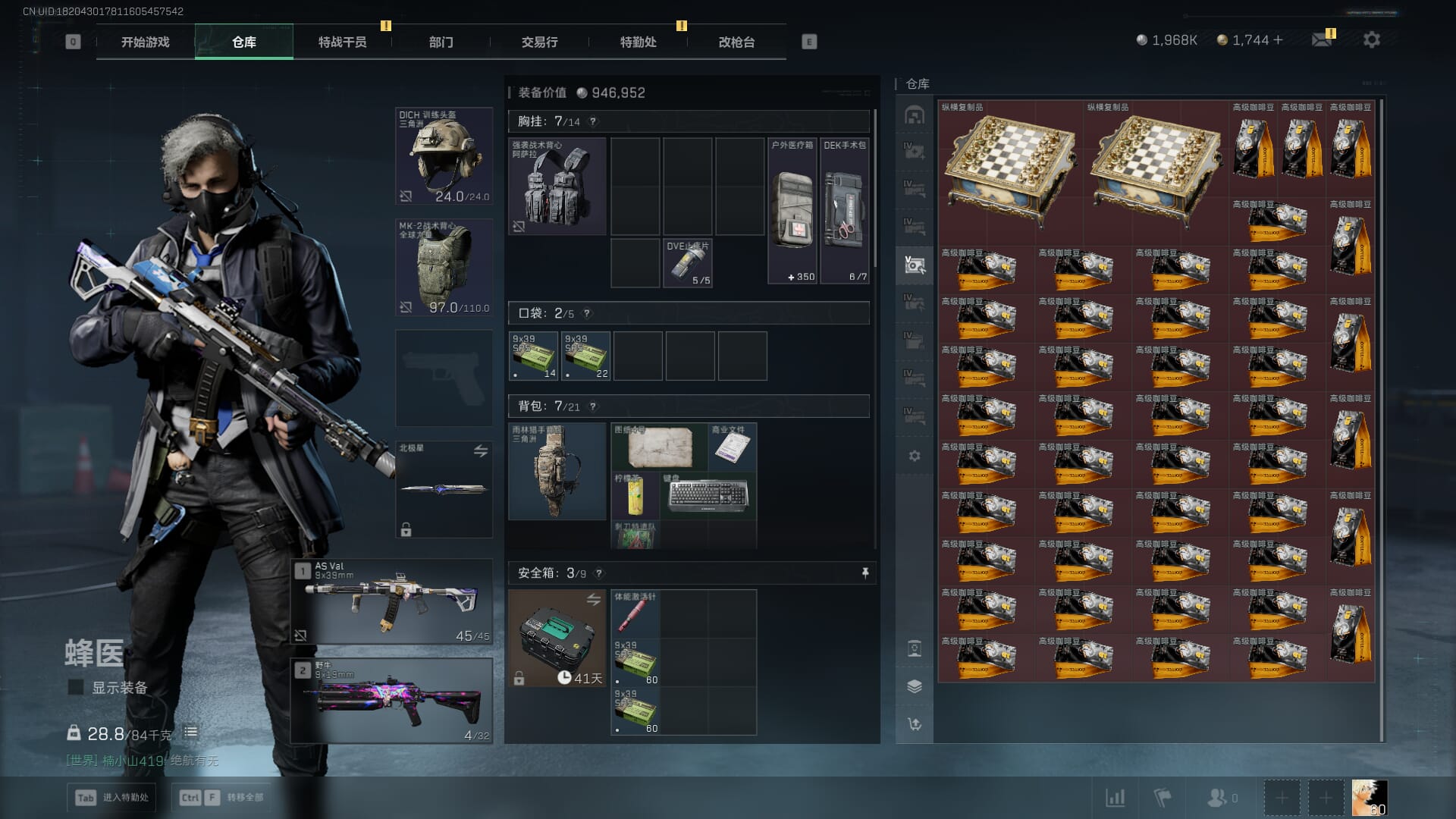Open the 开始游戏 tab
The image size is (1456, 819).
tap(145, 42)
